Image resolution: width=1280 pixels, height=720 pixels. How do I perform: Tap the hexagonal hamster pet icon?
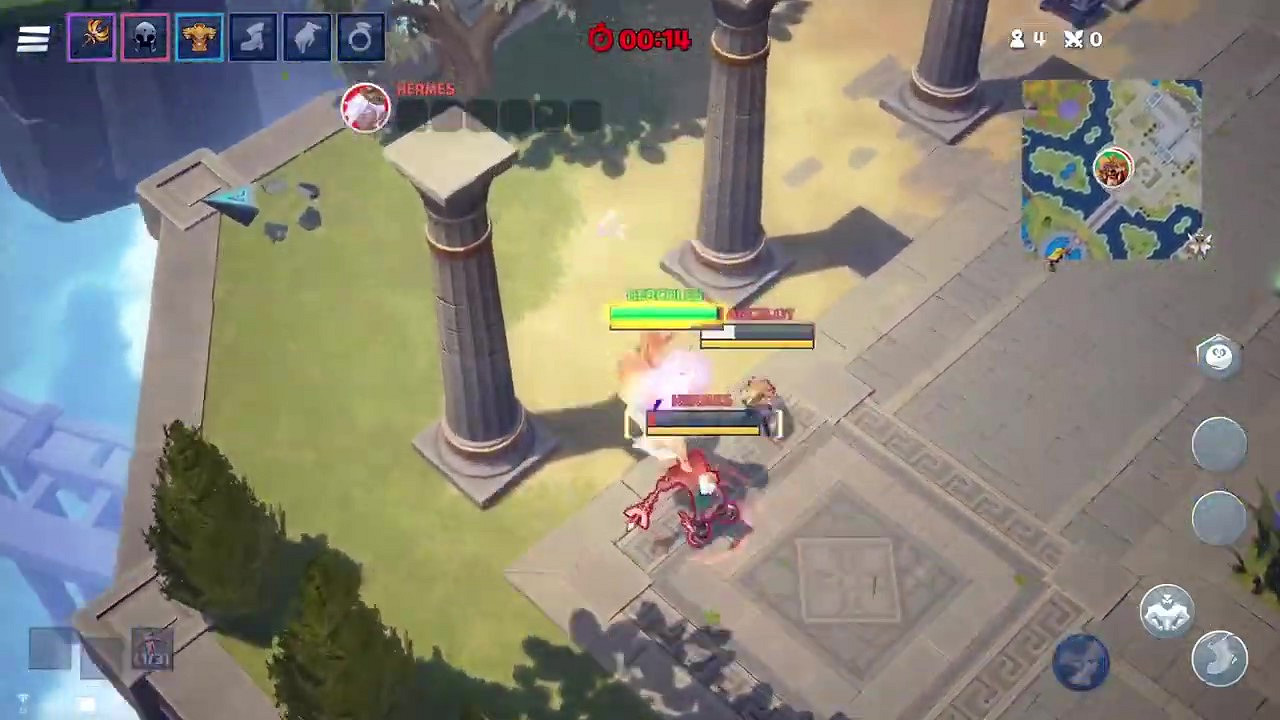pos(1219,356)
